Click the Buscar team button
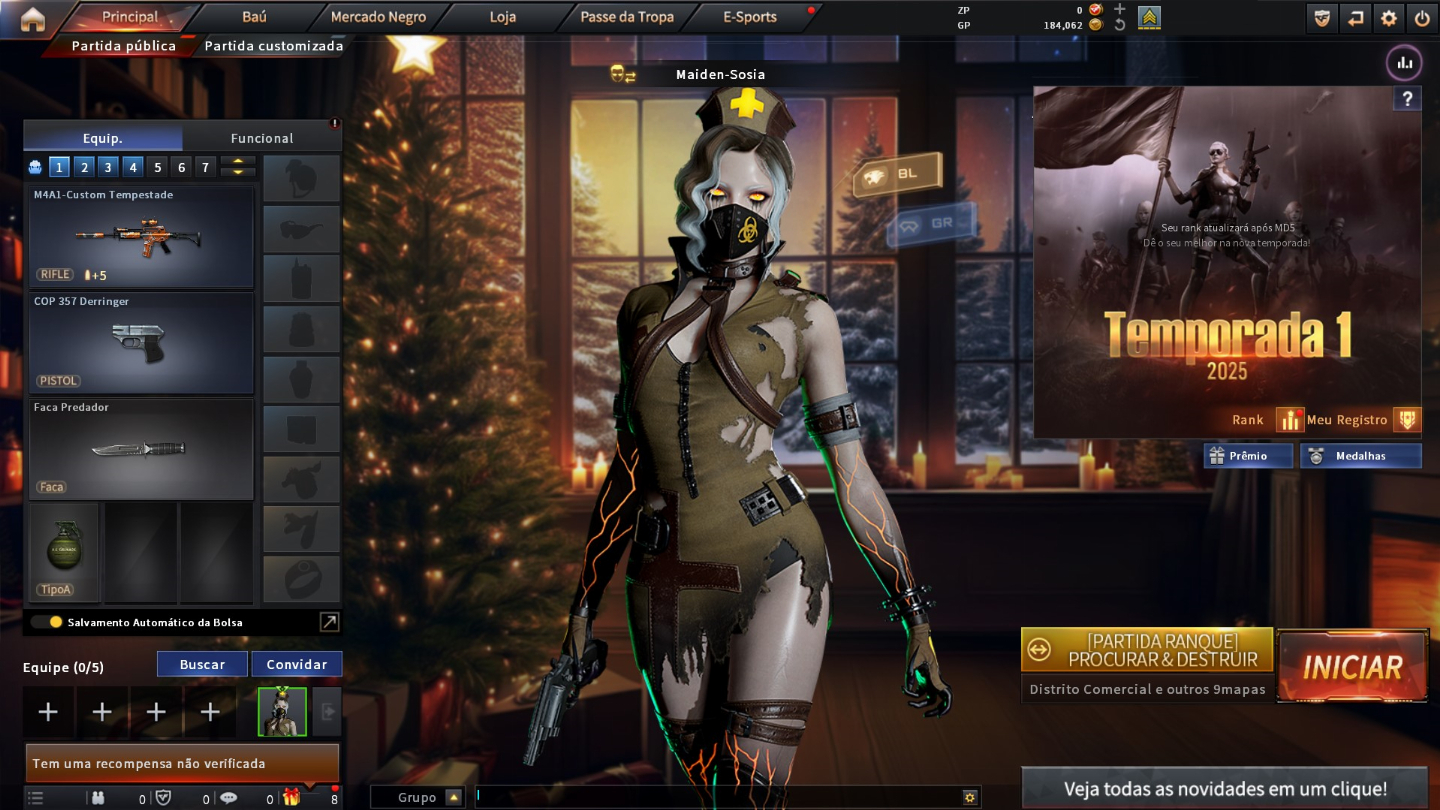The height and width of the screenshot is (810, 1440). click(202, 664)
